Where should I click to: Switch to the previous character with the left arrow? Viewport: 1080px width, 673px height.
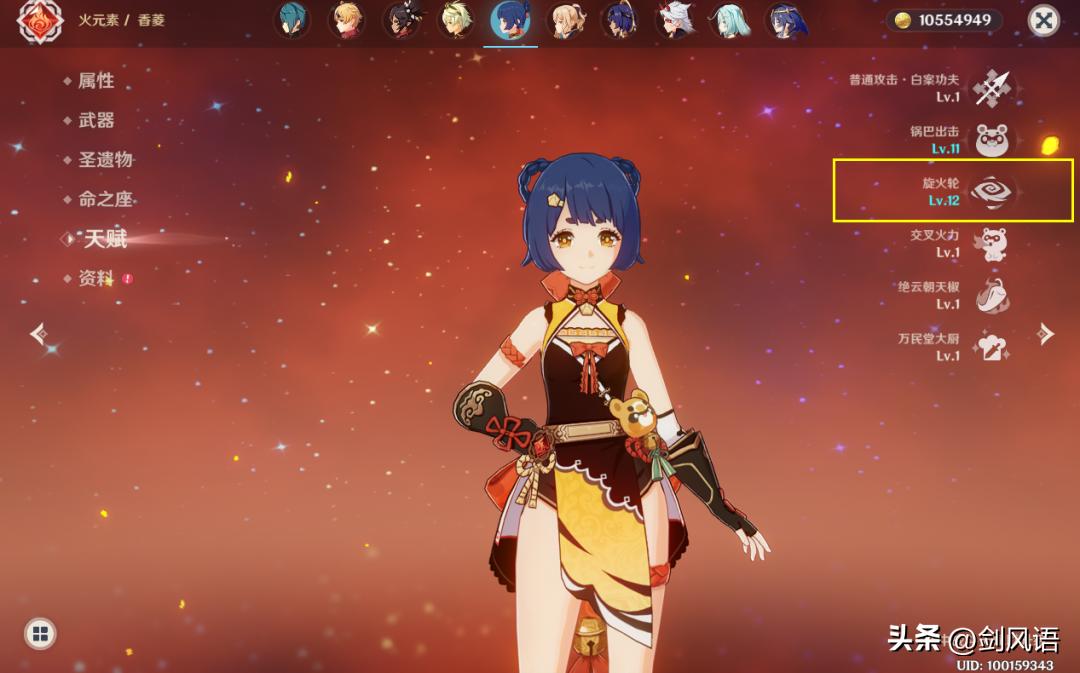[x=38, y=333]
